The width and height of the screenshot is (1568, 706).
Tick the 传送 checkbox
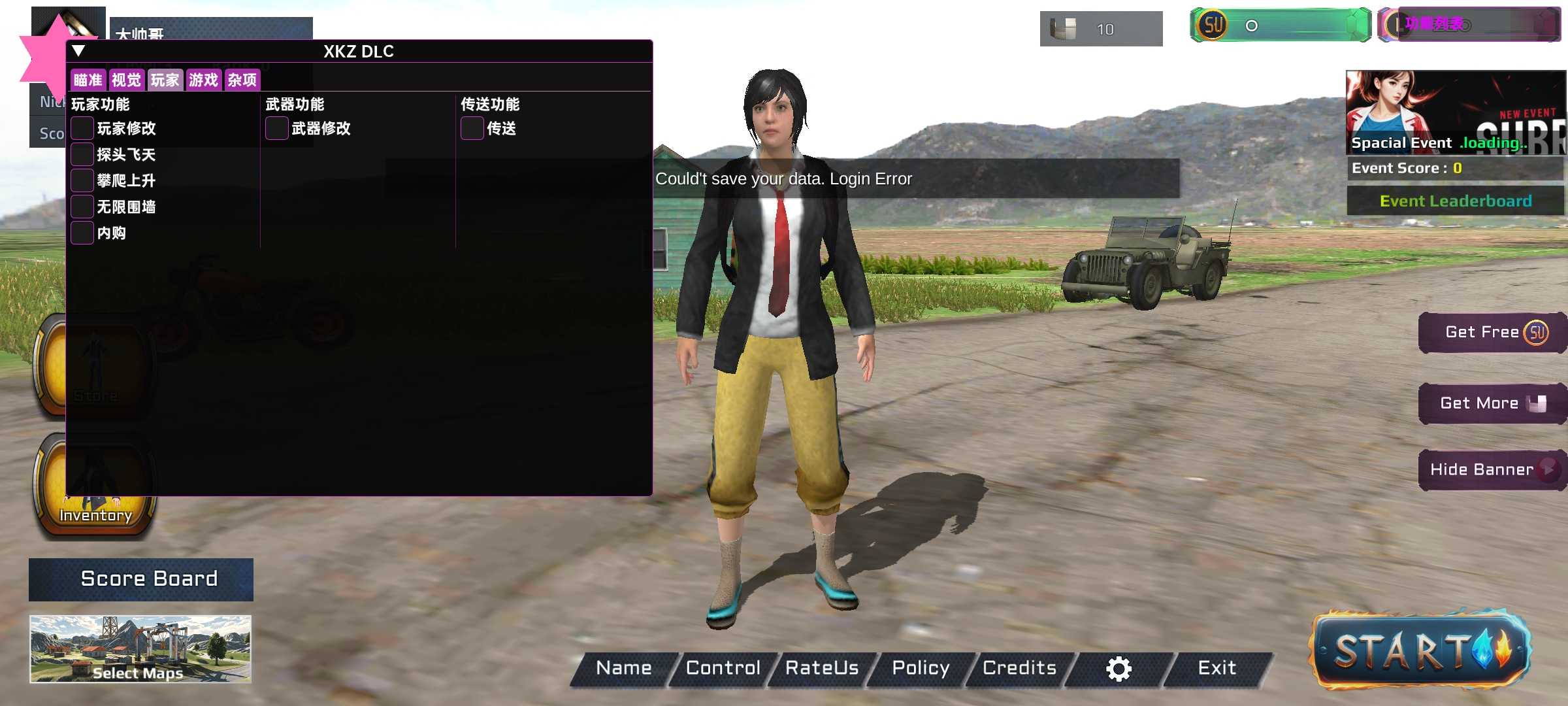point(472,128)
